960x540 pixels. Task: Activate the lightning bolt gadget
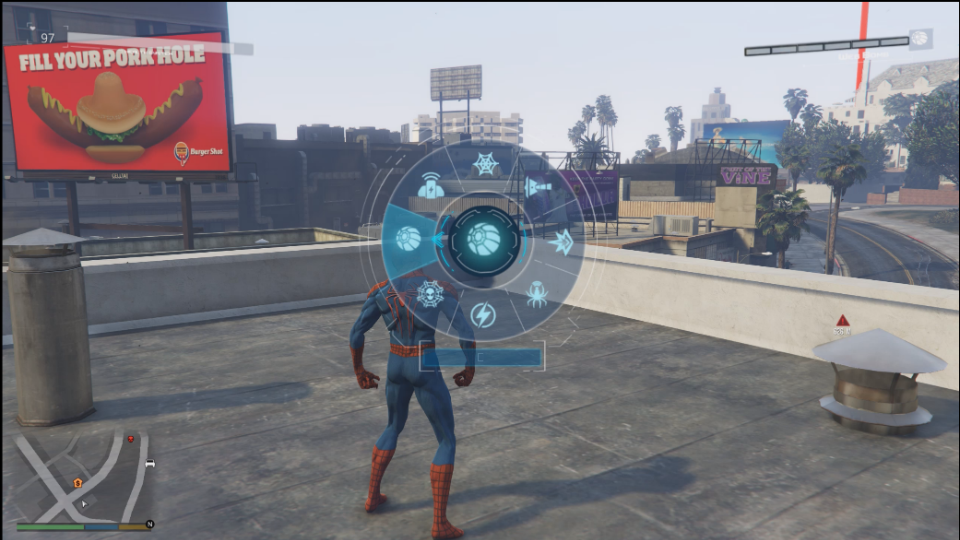pos(483,315)
